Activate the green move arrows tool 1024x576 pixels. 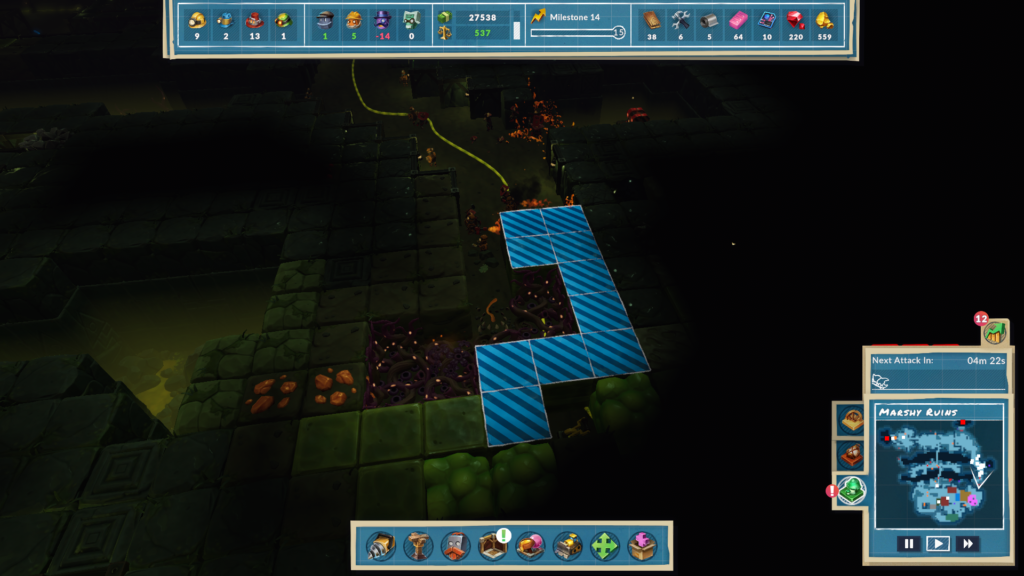tap(605, 546)
